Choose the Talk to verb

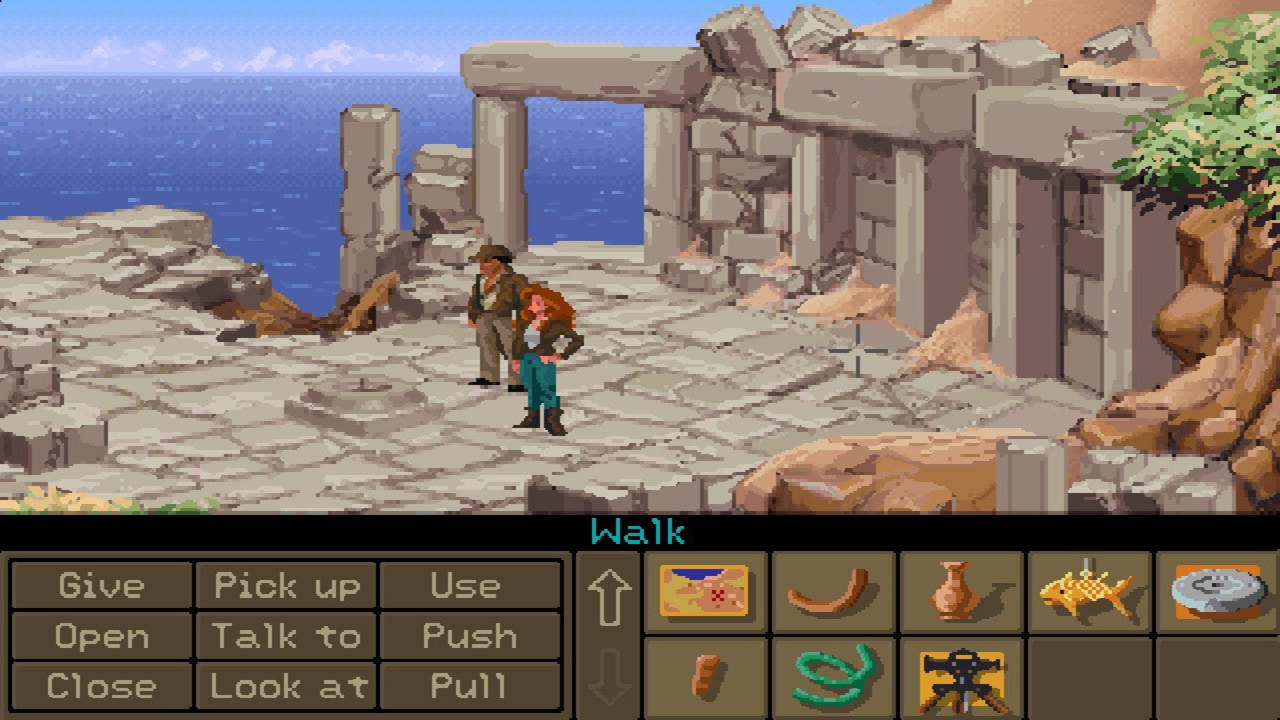tap(288, 637)
